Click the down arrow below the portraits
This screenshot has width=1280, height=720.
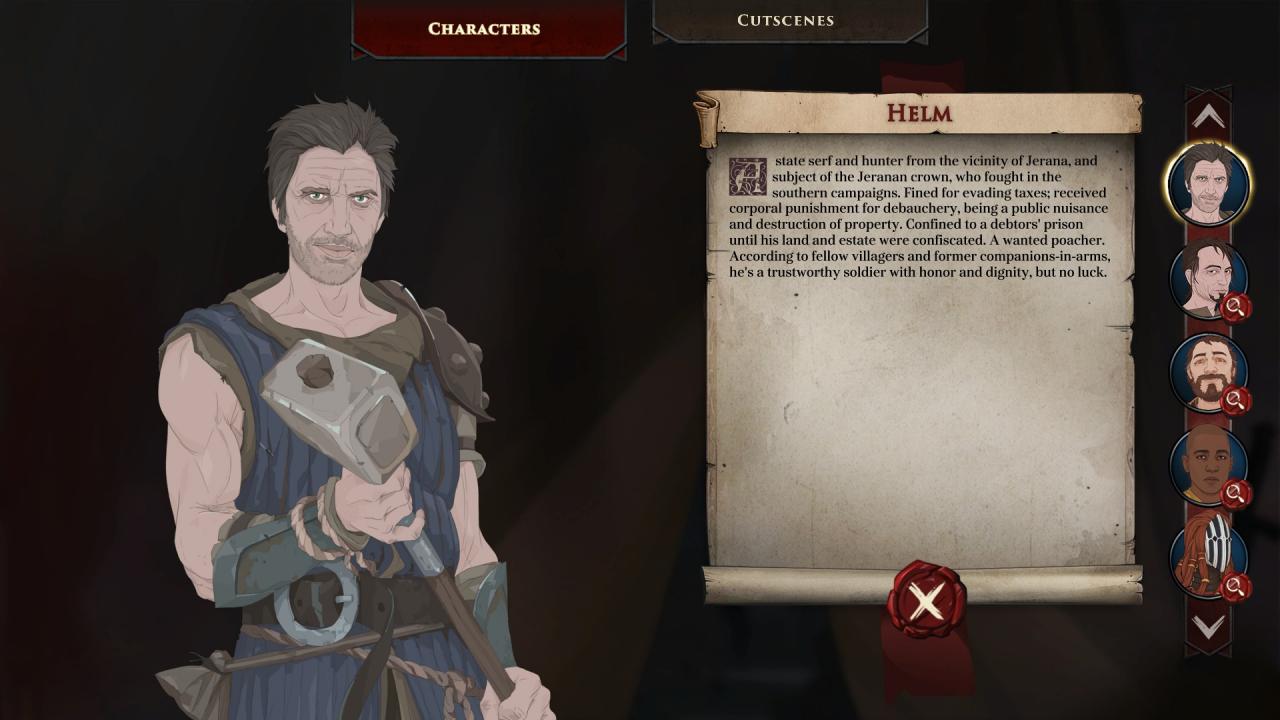click(x=1208, y=627)
